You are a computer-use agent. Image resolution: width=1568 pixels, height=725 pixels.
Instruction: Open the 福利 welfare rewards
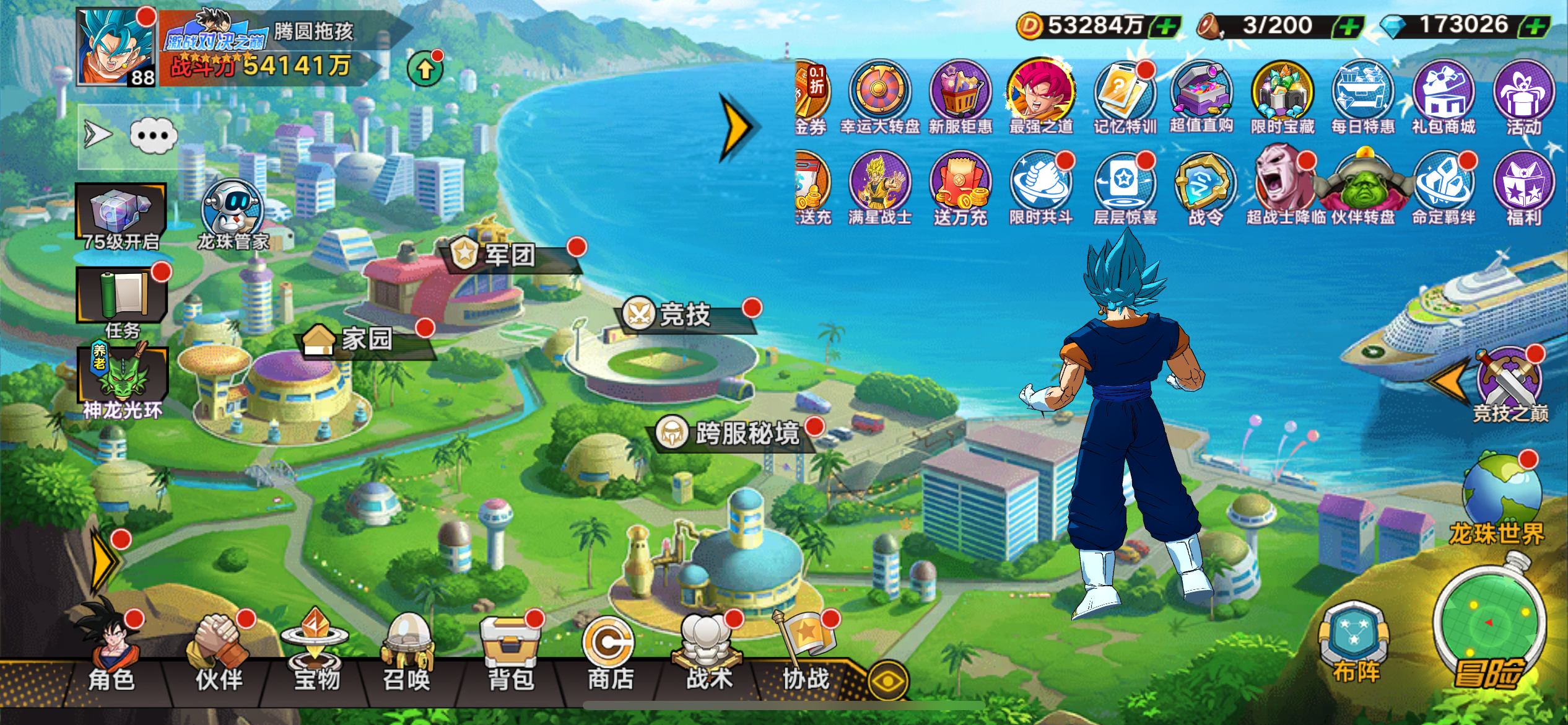(1523, 185)
